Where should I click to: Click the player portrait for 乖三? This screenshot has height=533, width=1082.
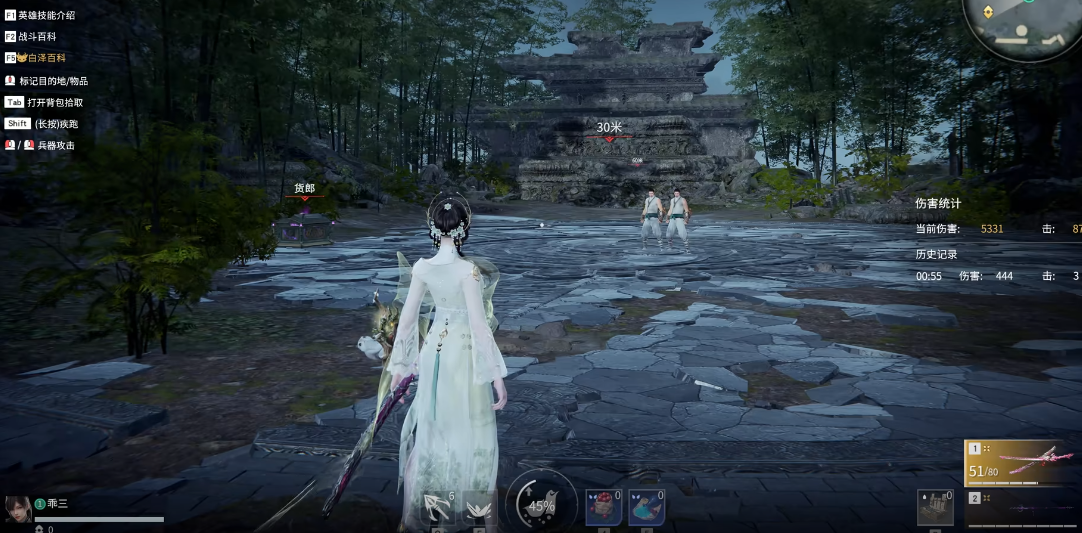(x=16, y=510)
